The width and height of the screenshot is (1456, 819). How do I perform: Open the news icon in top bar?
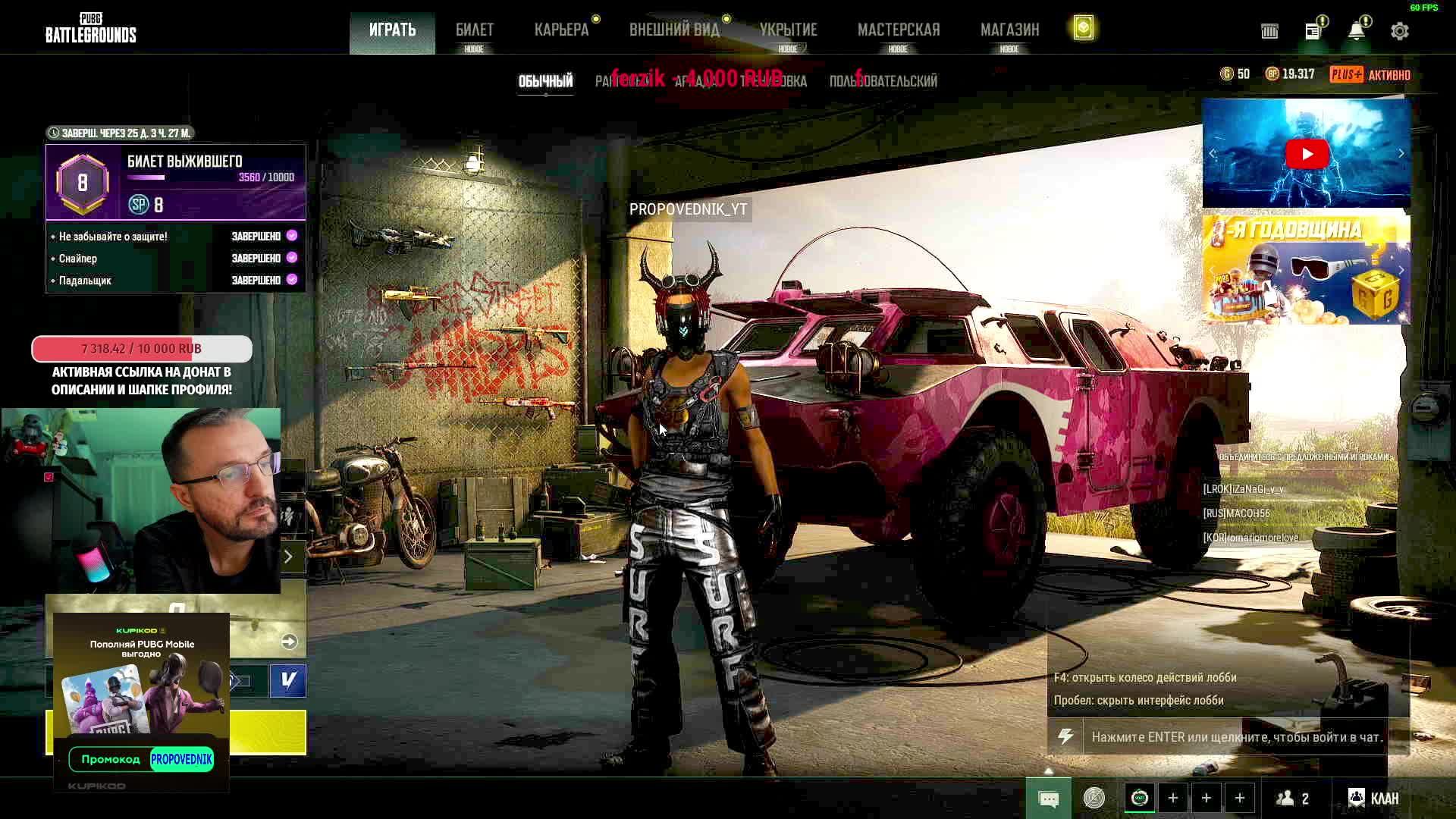(x=1313, y=31)
